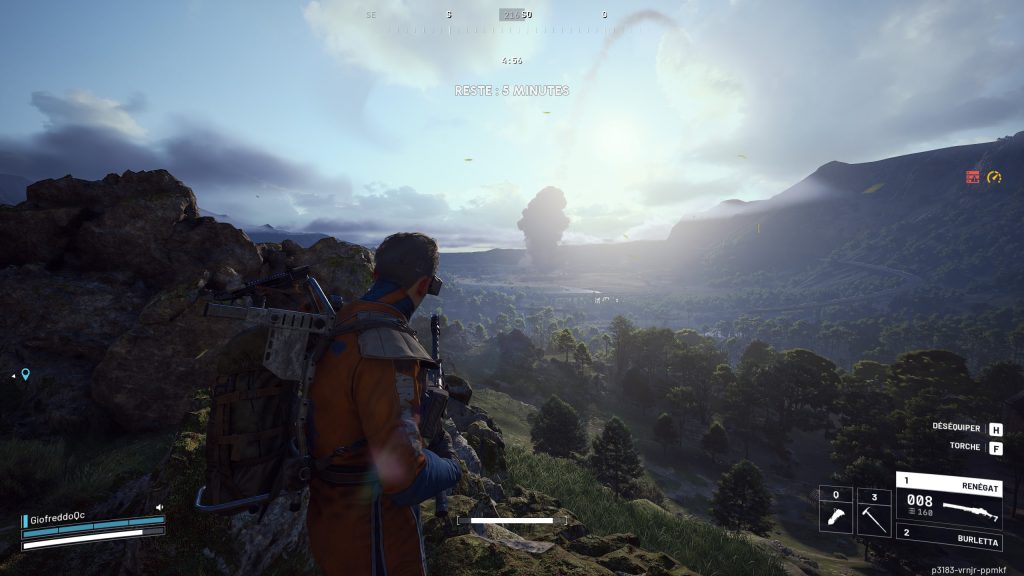Select the pickaxe tool slot
Image resolution: width=1024 pixels, height=576 pixels.
click(x=874, y=511)
